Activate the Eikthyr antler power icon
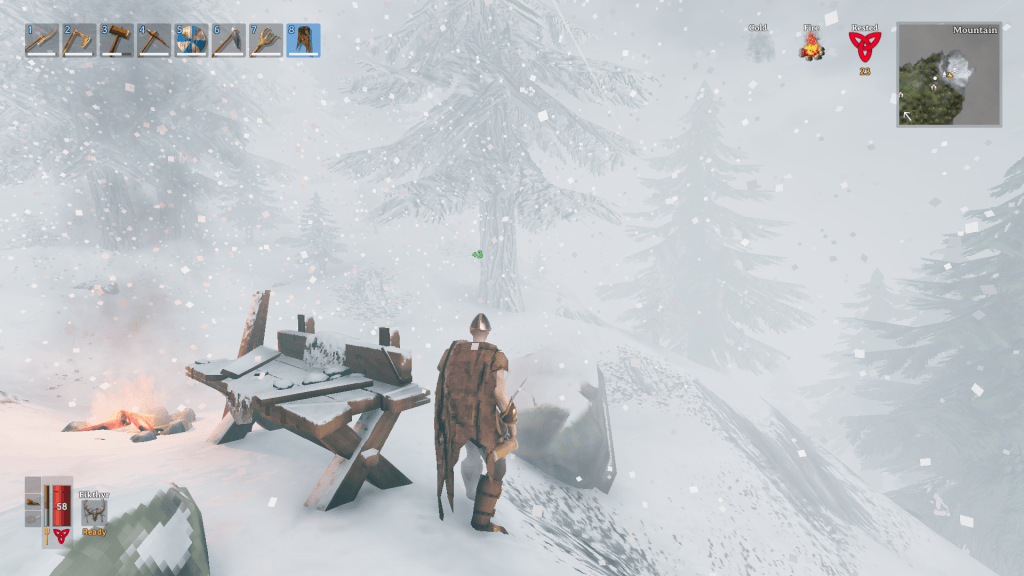Screen dimensions: 1024x576 [95, 512]
